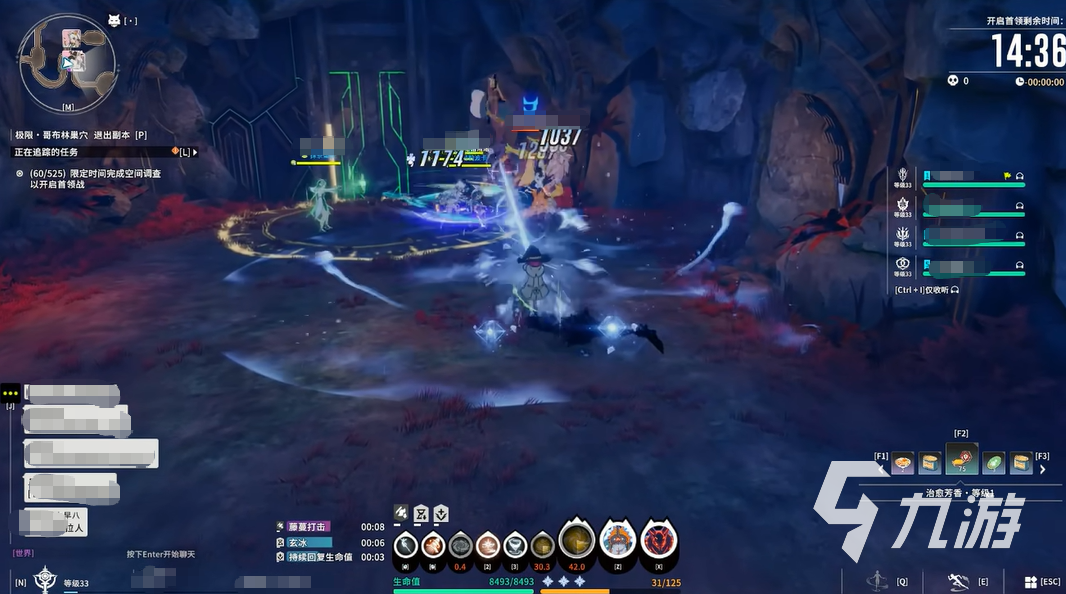Open the 世界 world chat channel tab
This screenshot has width=1066, height=594.
[23, 553]
